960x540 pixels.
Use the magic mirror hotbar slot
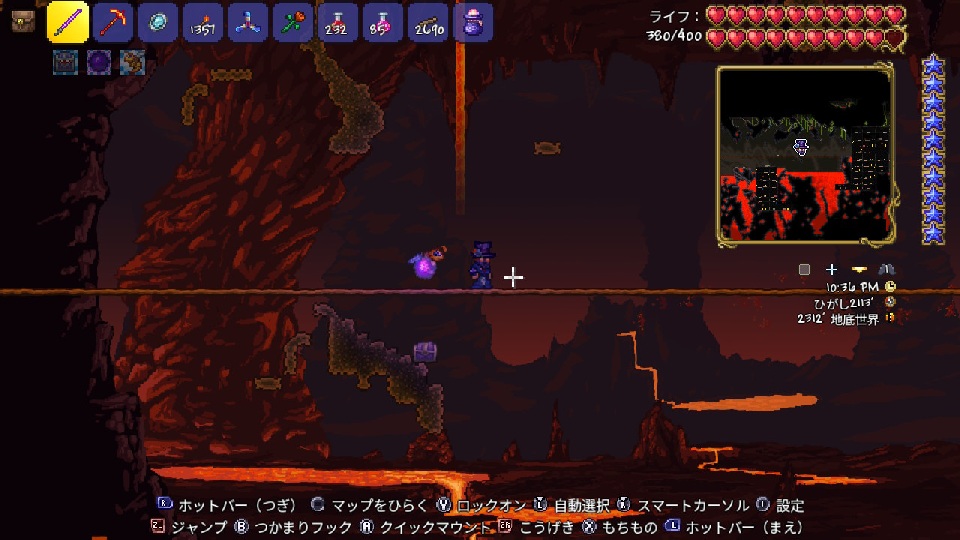click(x=158, y=22)
